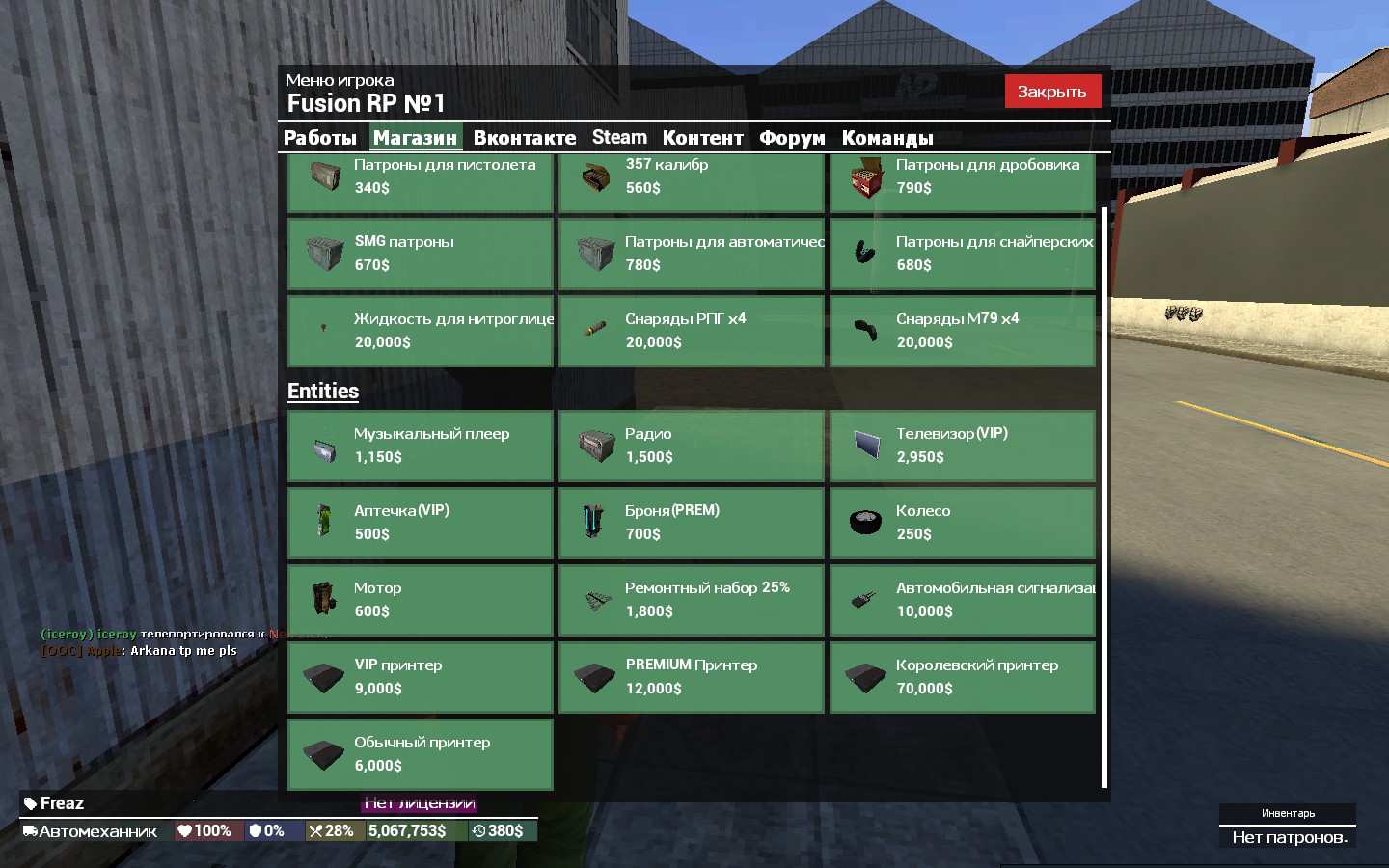Go to the Форум tab
This screenshot has height=868, width=1389.
click(x=792, y=138)
